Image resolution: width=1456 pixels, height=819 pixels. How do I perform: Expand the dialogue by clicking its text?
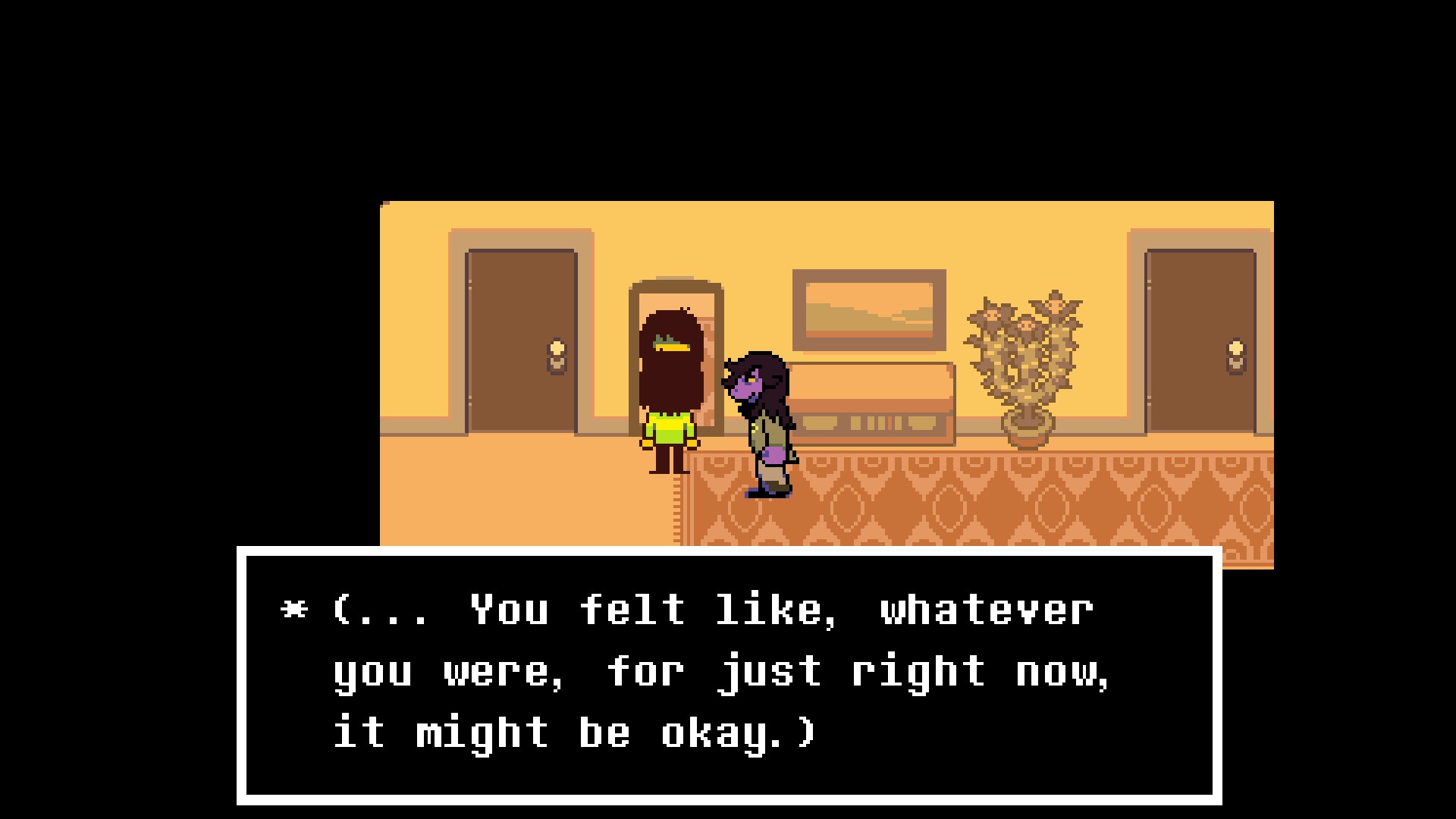click(682, 667)
